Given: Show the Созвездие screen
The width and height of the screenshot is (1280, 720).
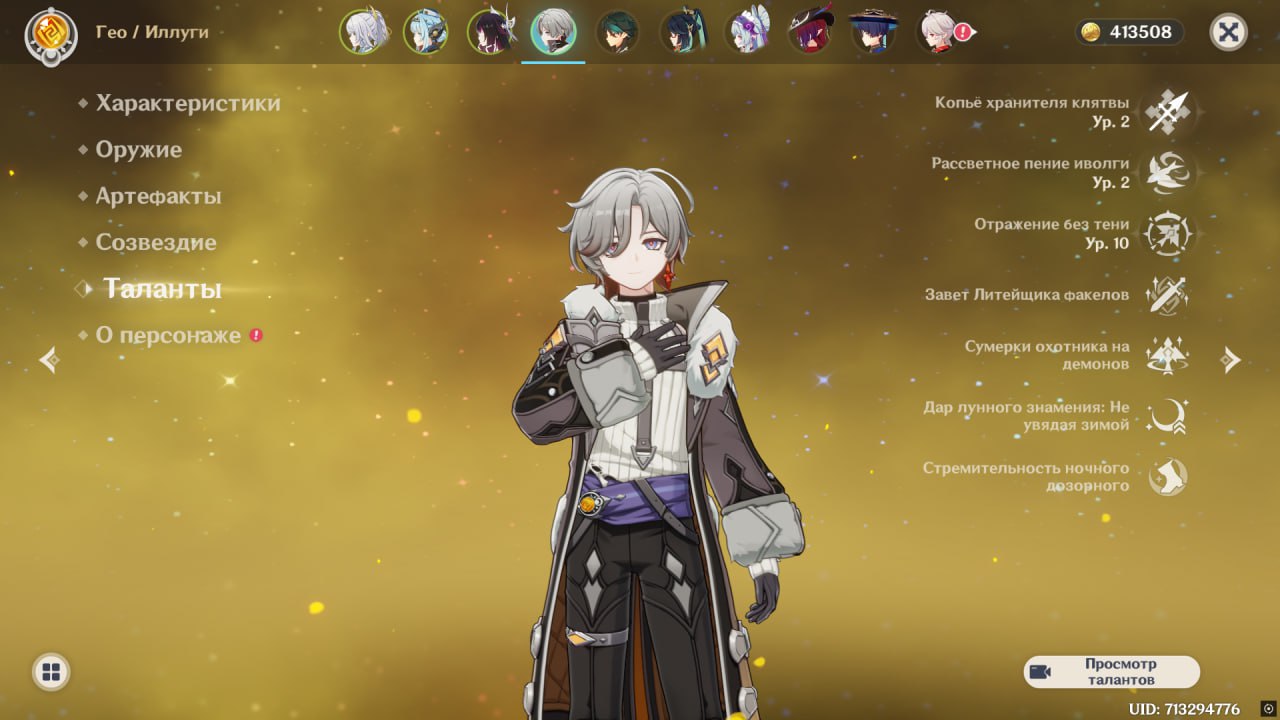Looking at the screenshot, I should tap(155, 242).
